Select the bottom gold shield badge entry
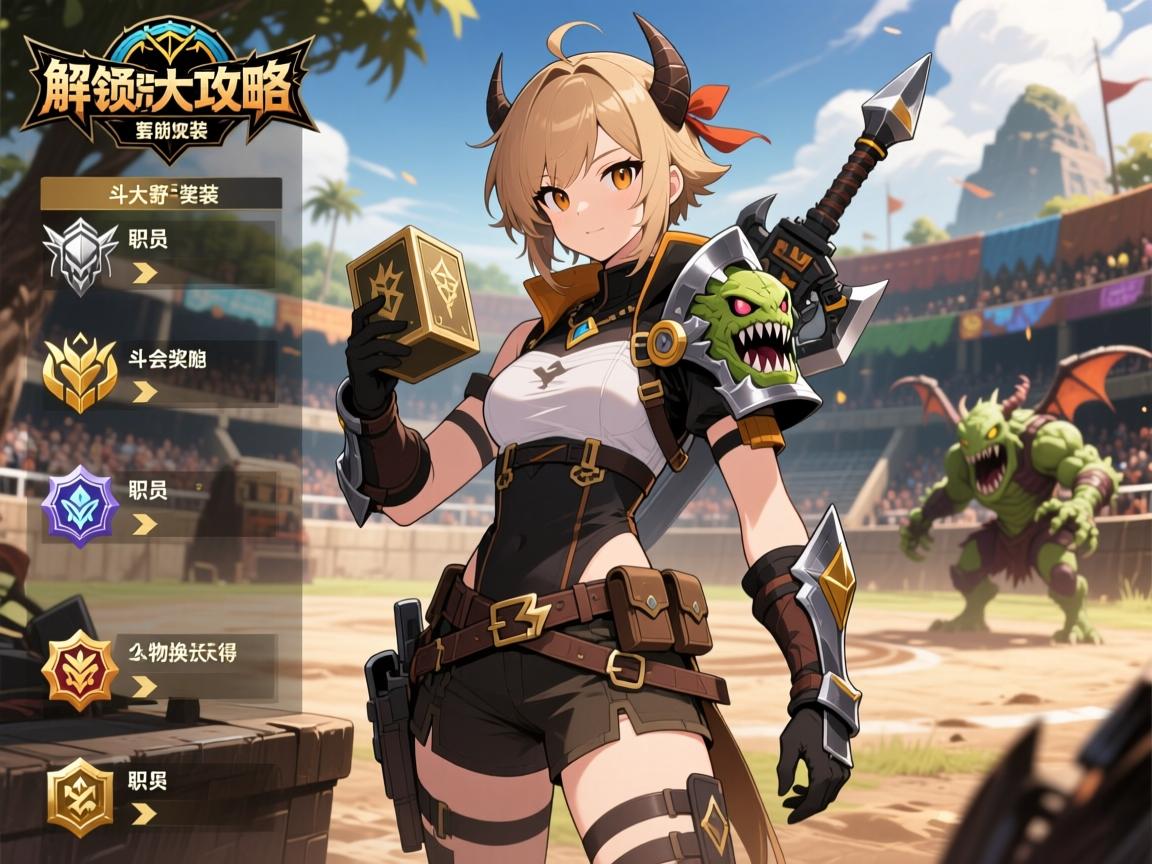The height and width of the screenshot is (864, 1152). click(x=160, y=796)
